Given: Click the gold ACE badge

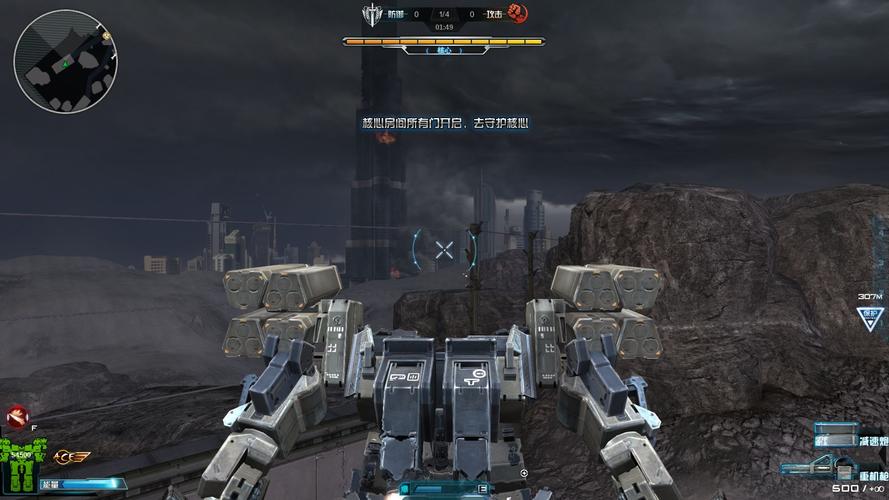Looking at the screenshot, I should [72, 457].
